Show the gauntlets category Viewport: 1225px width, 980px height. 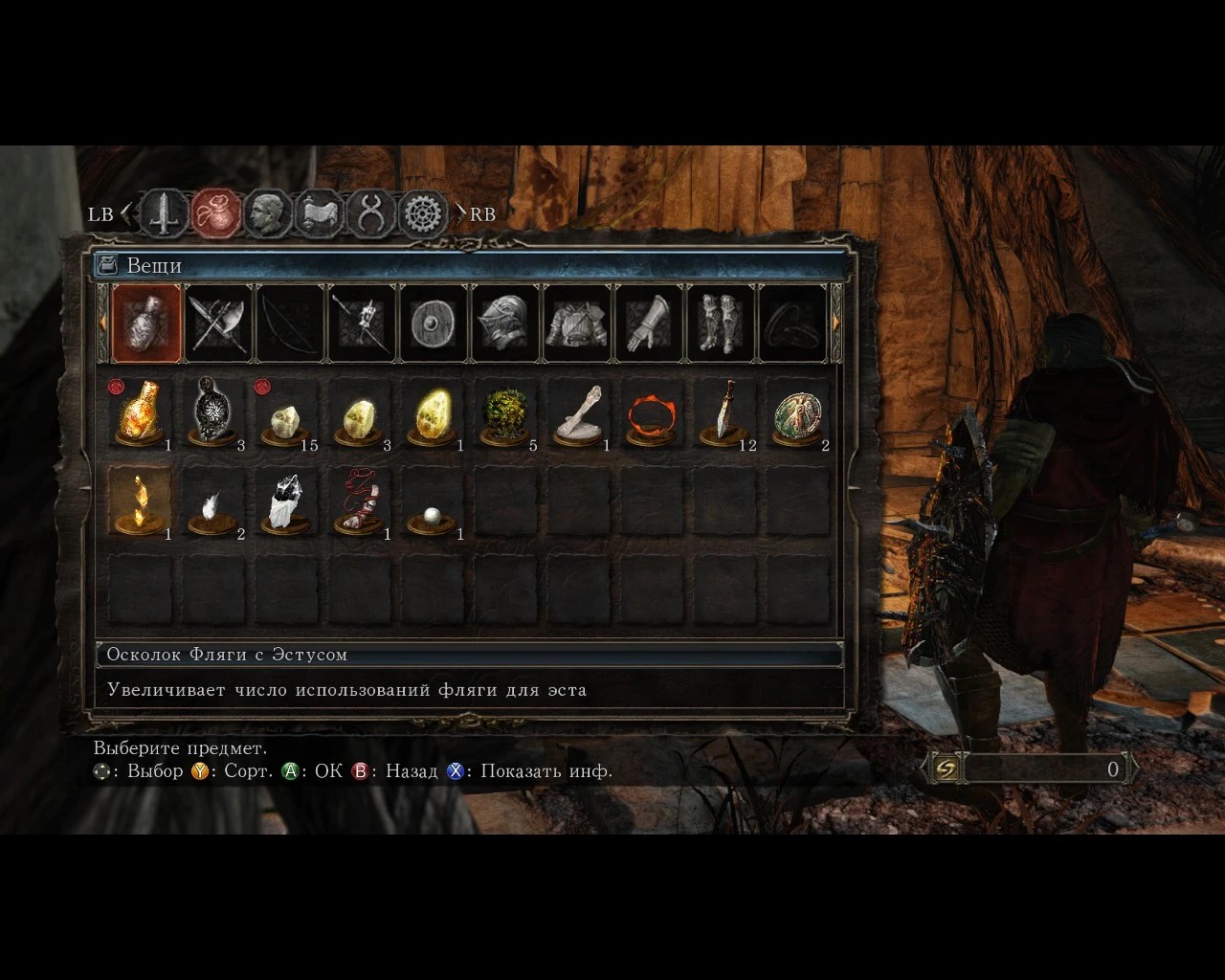649,323
